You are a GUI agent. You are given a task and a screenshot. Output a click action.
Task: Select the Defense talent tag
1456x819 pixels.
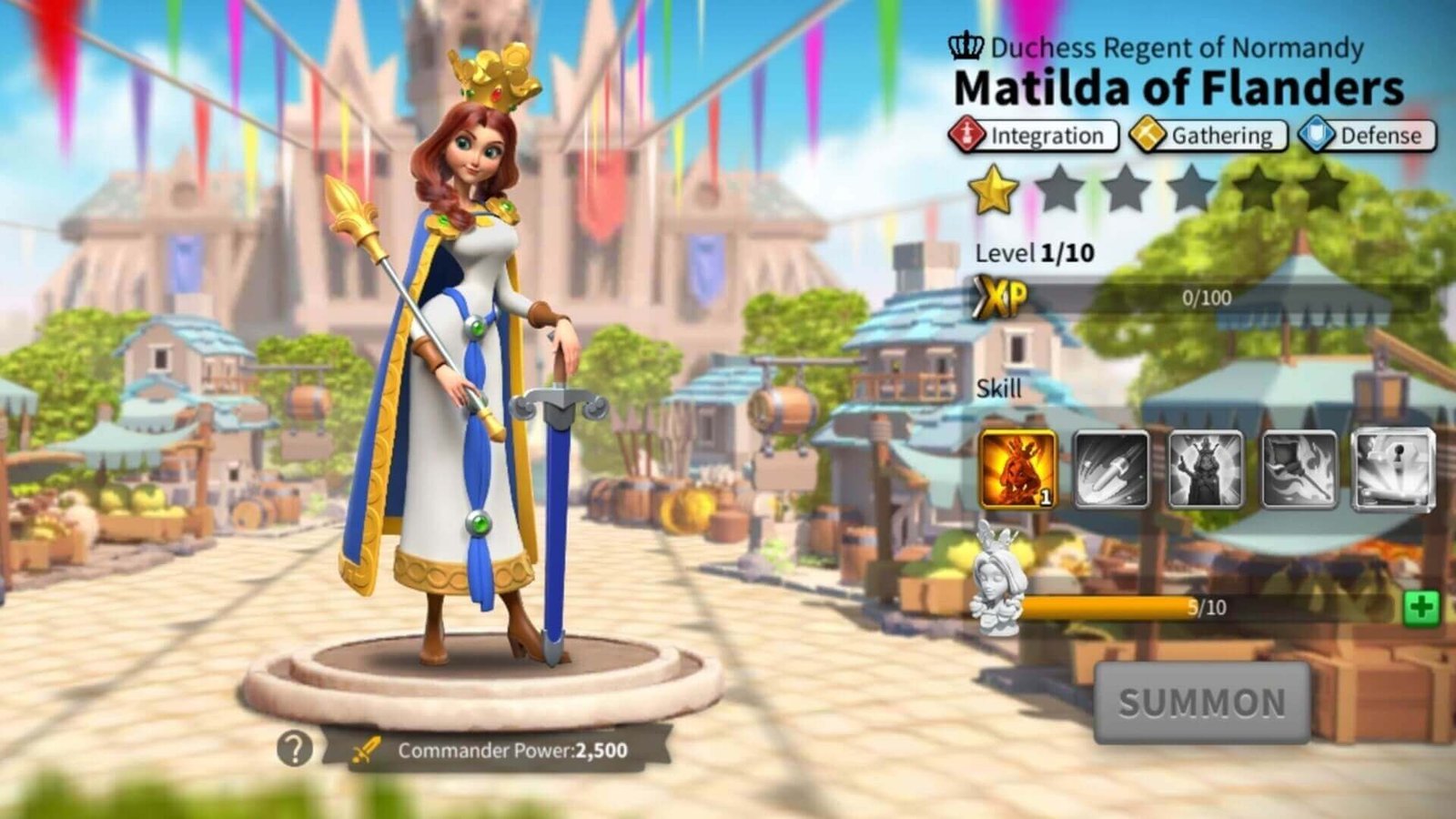click(1367, 136)
